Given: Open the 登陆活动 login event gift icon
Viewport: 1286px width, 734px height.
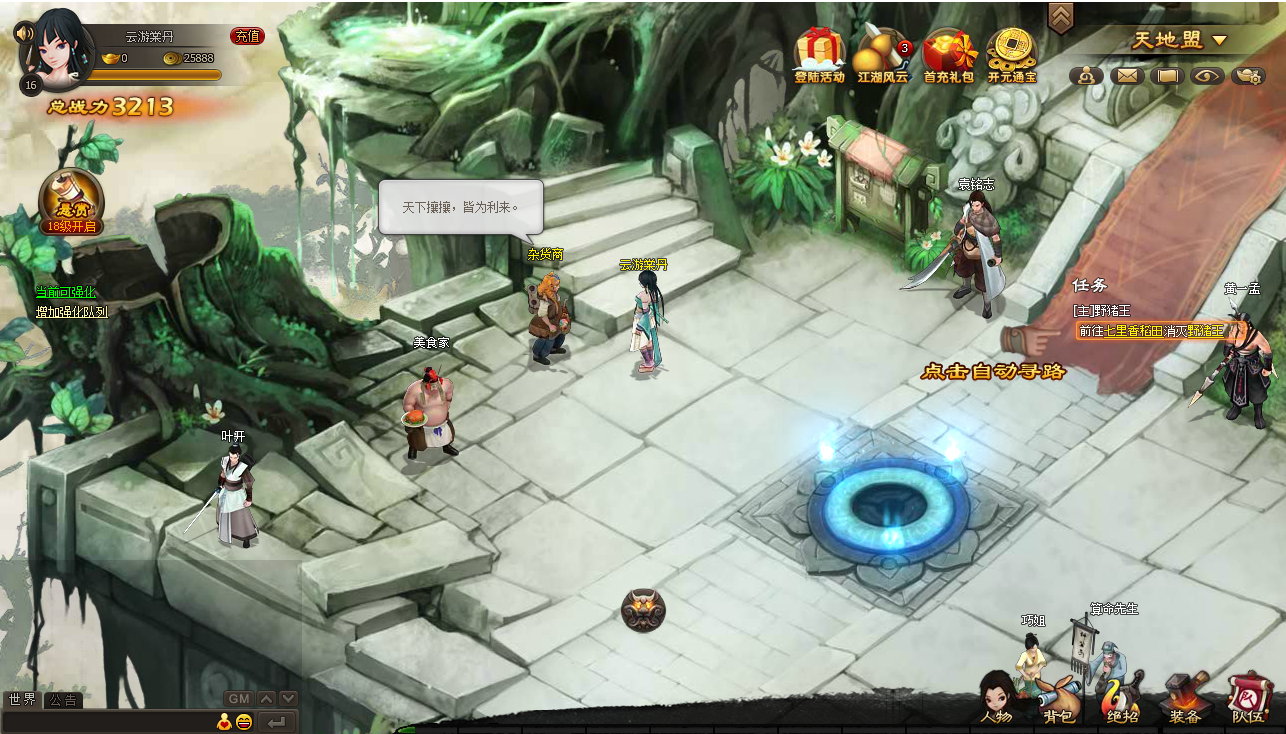Looking at the screenshot, I should pos(819,53).
